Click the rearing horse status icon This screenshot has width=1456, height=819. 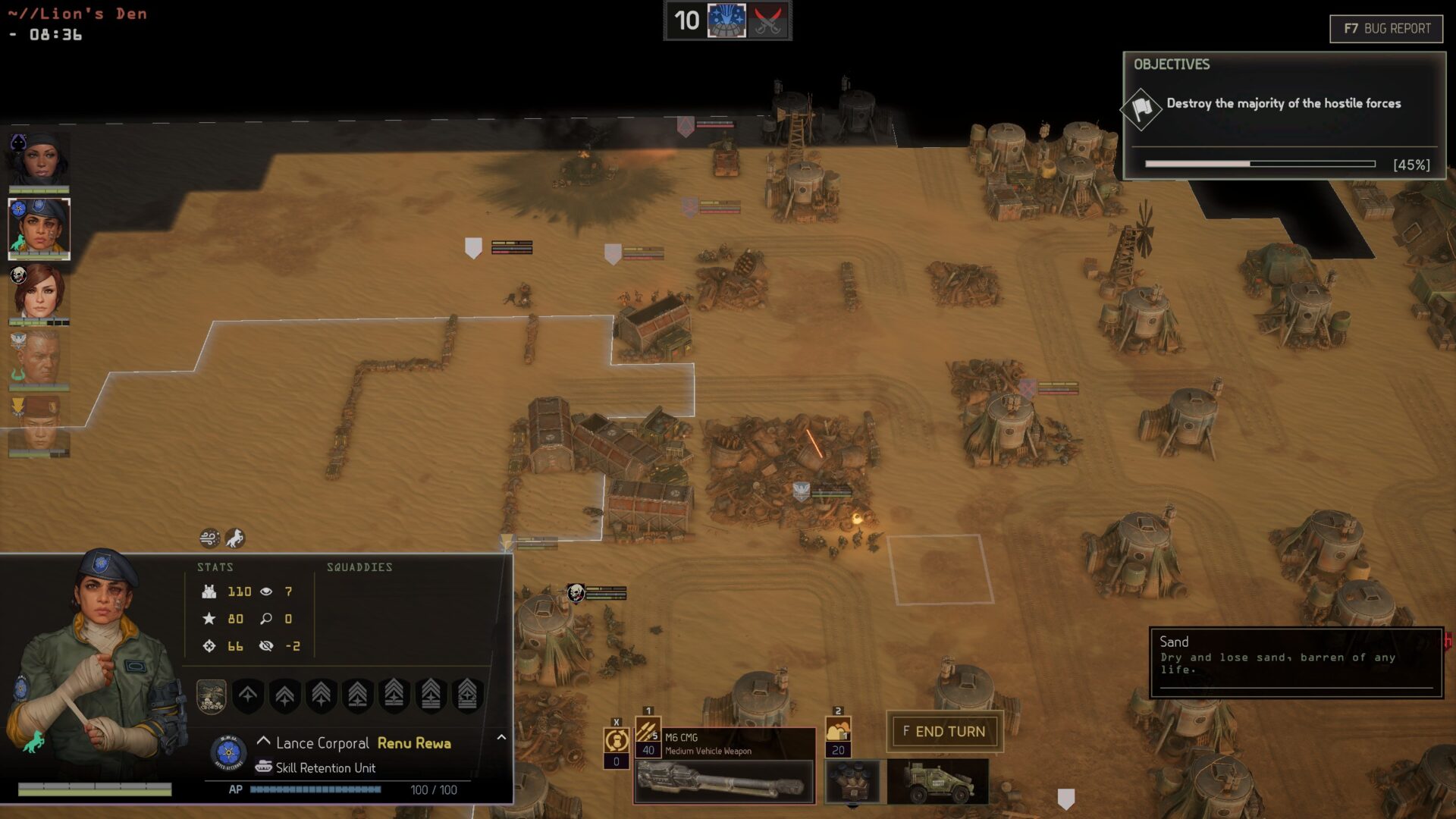[235, 538]
